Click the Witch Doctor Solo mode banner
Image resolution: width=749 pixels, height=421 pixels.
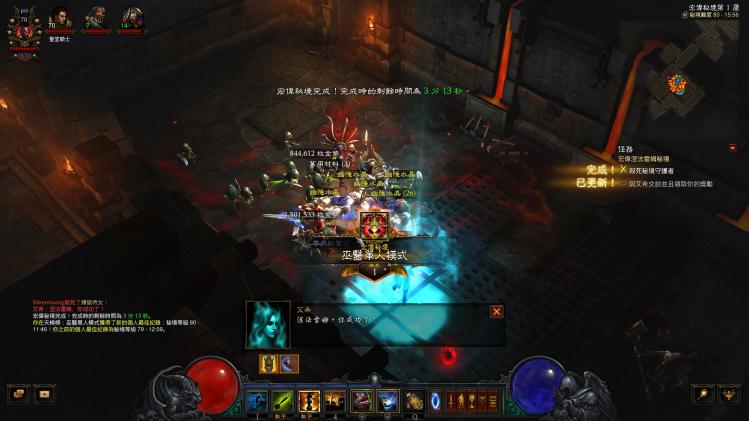coord(374,255)
